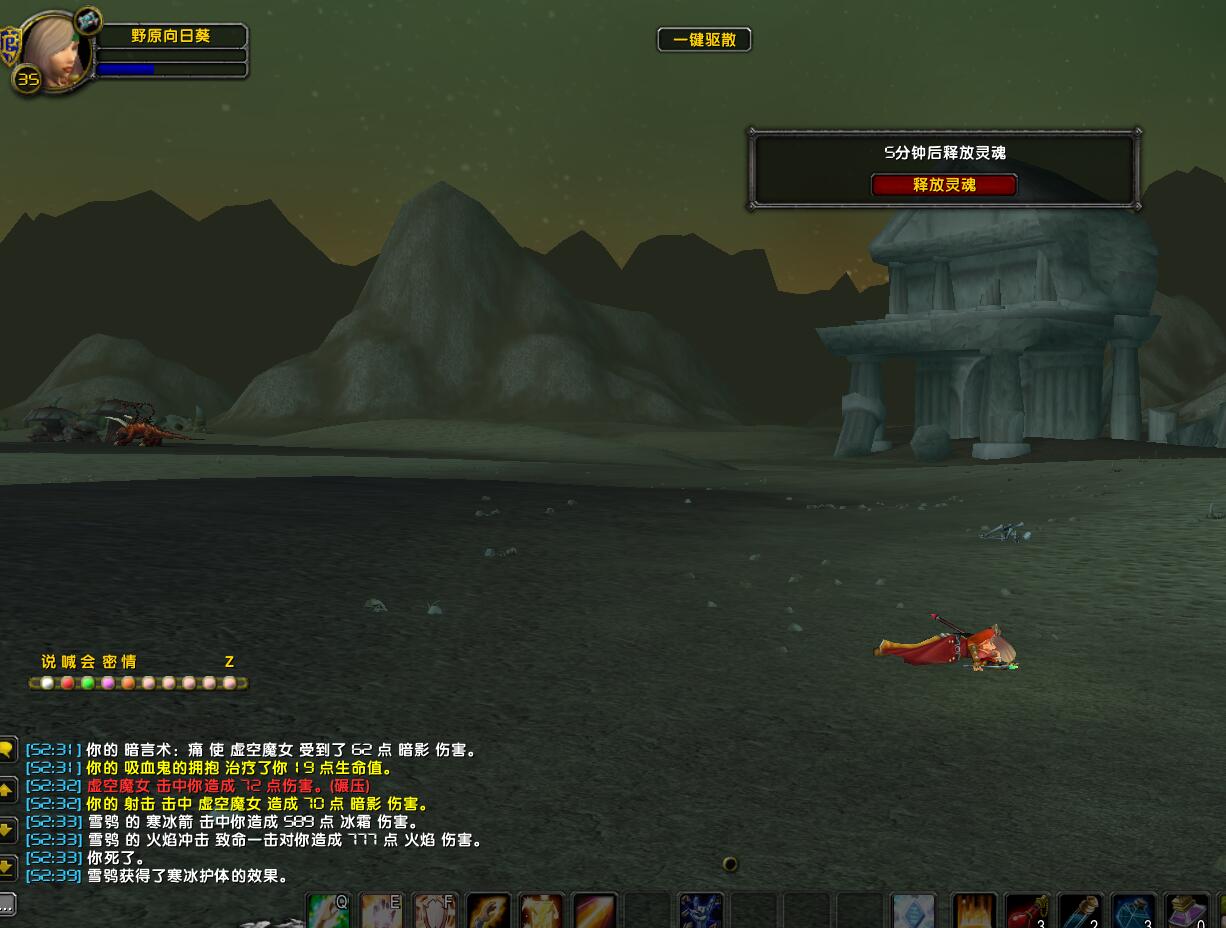The width and height of the screenshot is (1226, 928).
Task: Activate the blue figure ability icon
Action: [x=700, y=912]
